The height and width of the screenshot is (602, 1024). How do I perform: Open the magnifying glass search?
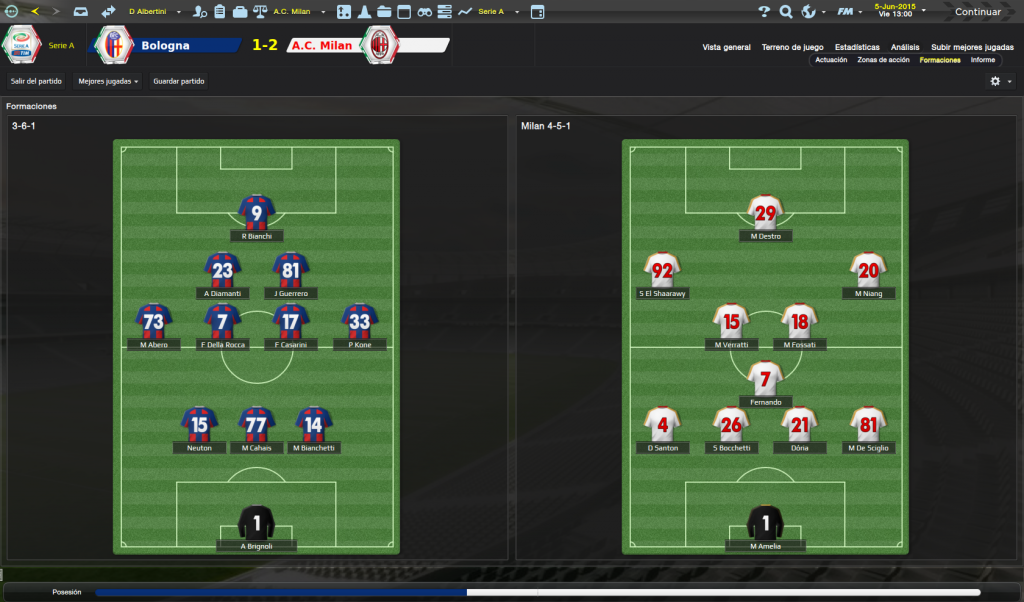[786, 12]
